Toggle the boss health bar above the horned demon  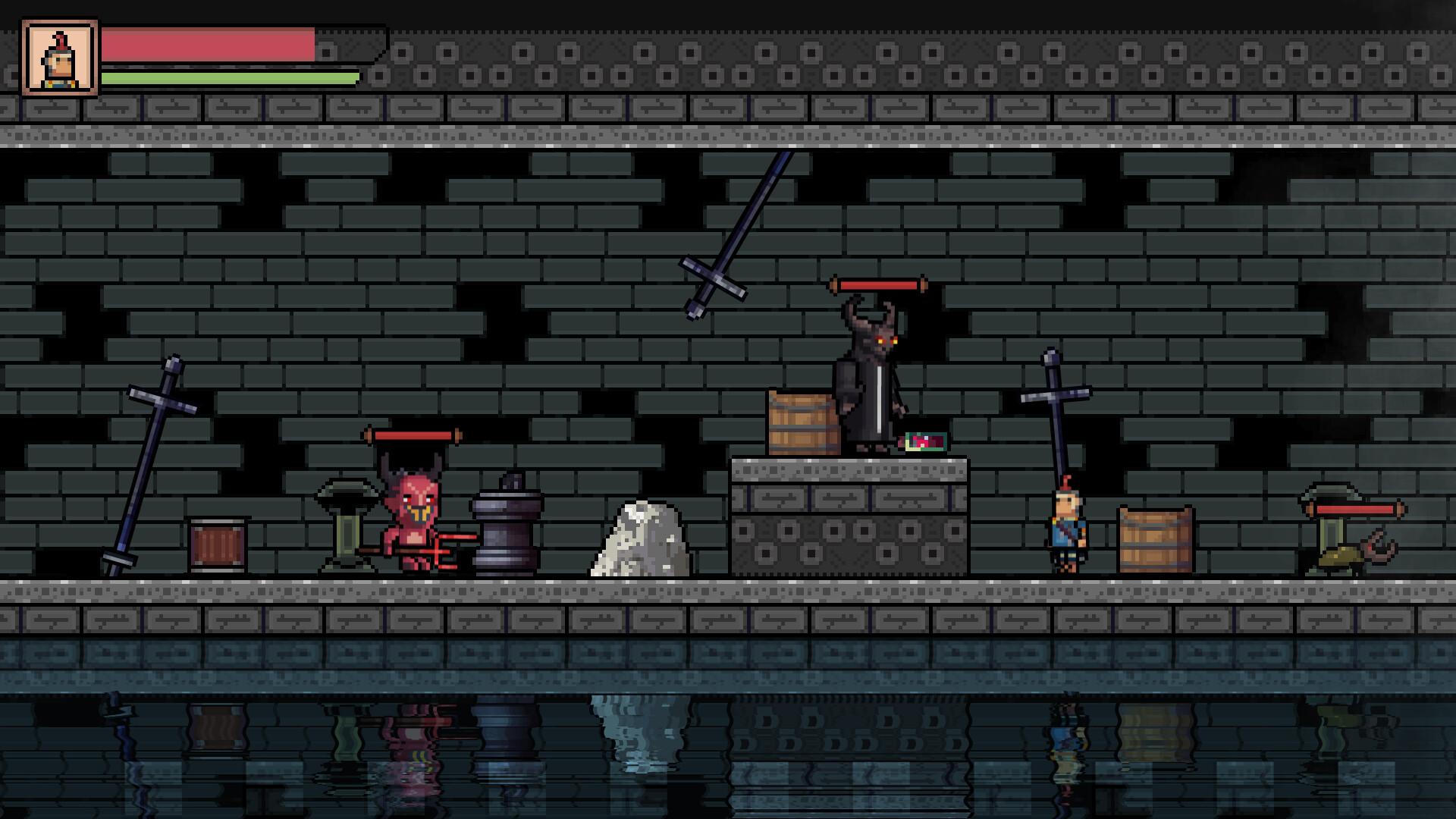pos(880,285)
